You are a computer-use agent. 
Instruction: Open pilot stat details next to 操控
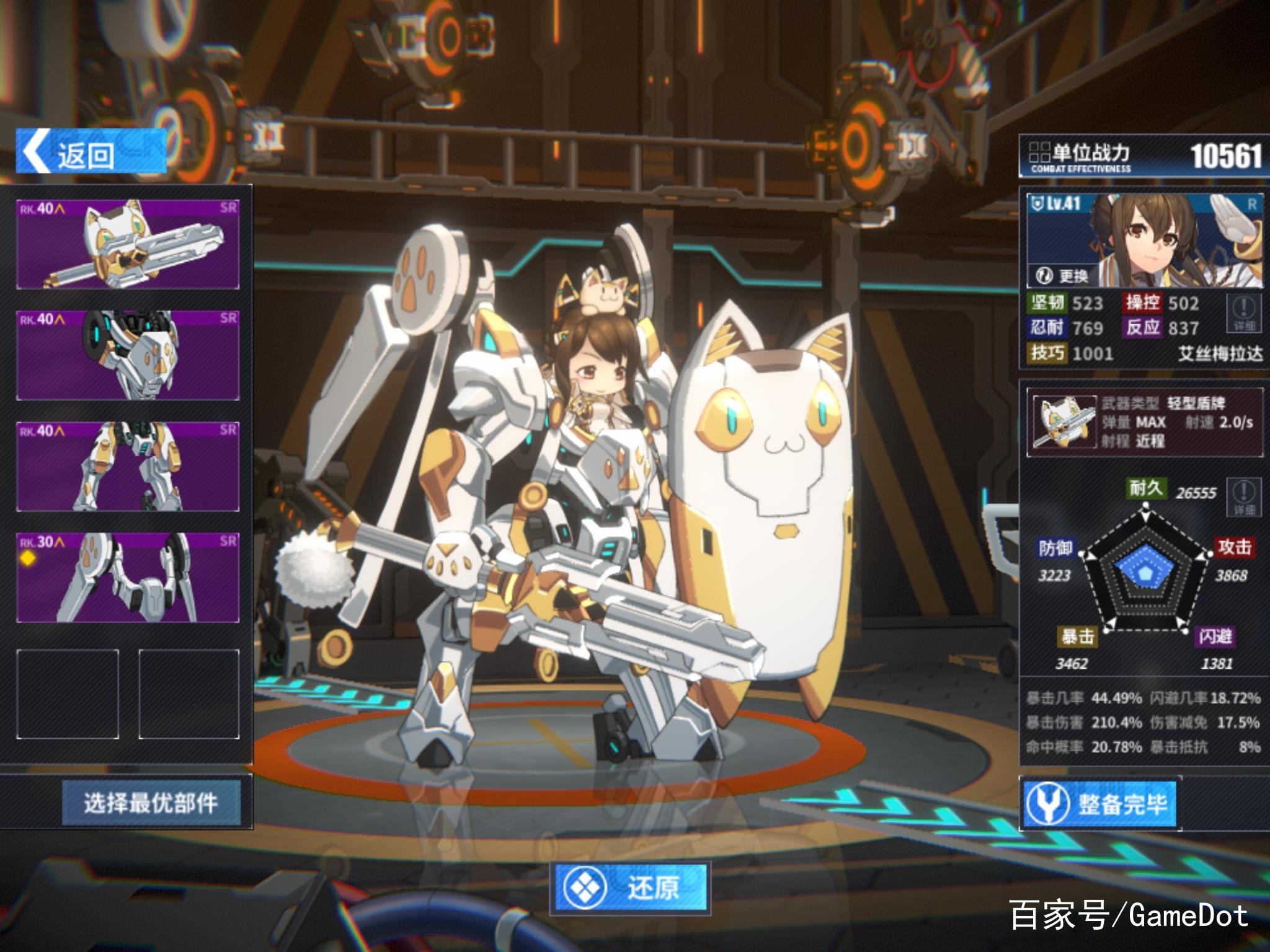coord(1244,314)
